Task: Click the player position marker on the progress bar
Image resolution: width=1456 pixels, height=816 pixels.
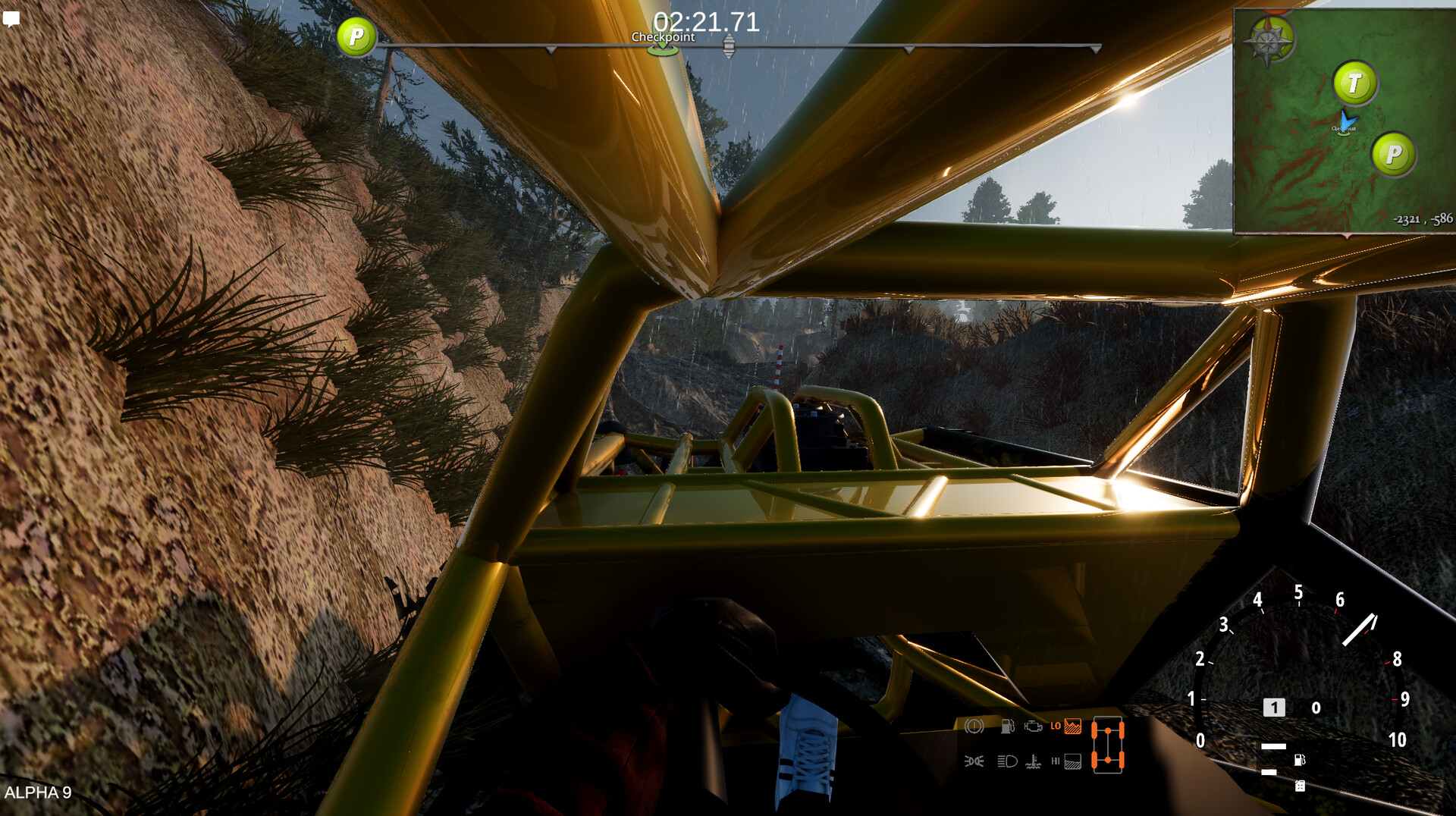Action: [x=728, y=47]
